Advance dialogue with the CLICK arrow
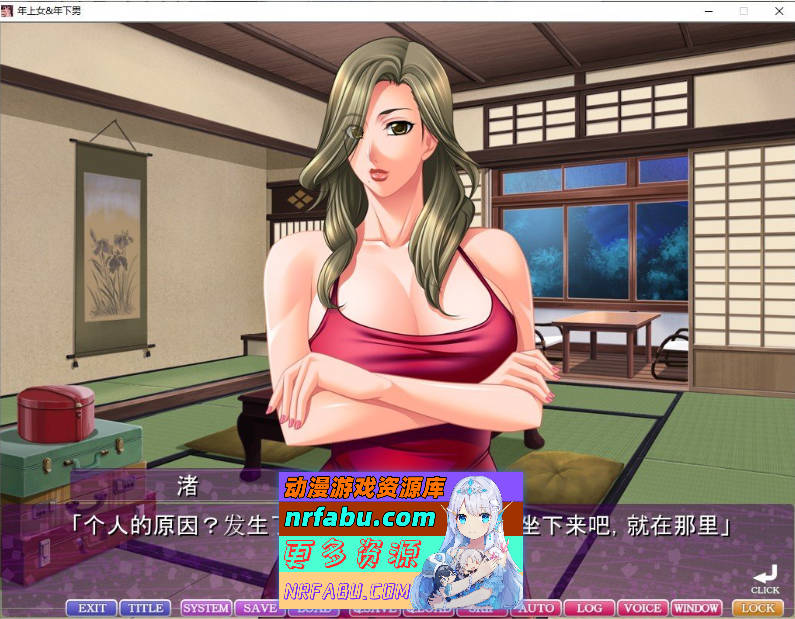 coord(765,577)
